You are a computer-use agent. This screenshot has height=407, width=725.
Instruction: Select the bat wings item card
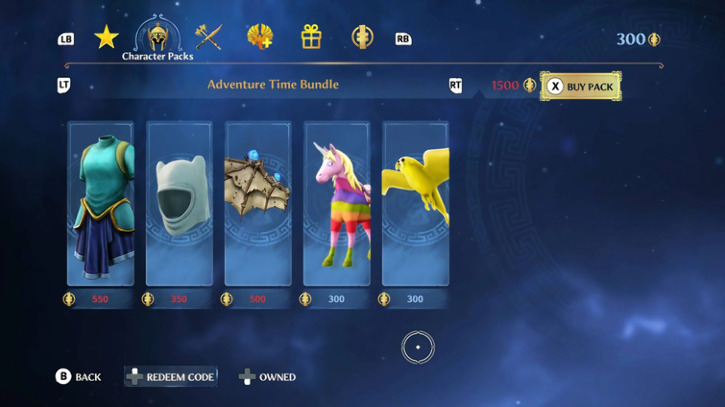pos(258,204)
